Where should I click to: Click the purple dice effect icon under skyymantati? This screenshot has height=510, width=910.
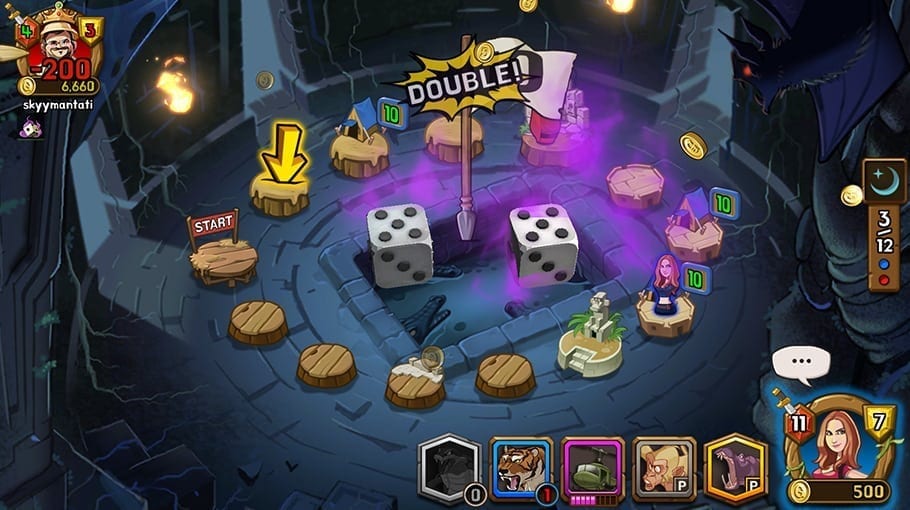coord(32,128)
